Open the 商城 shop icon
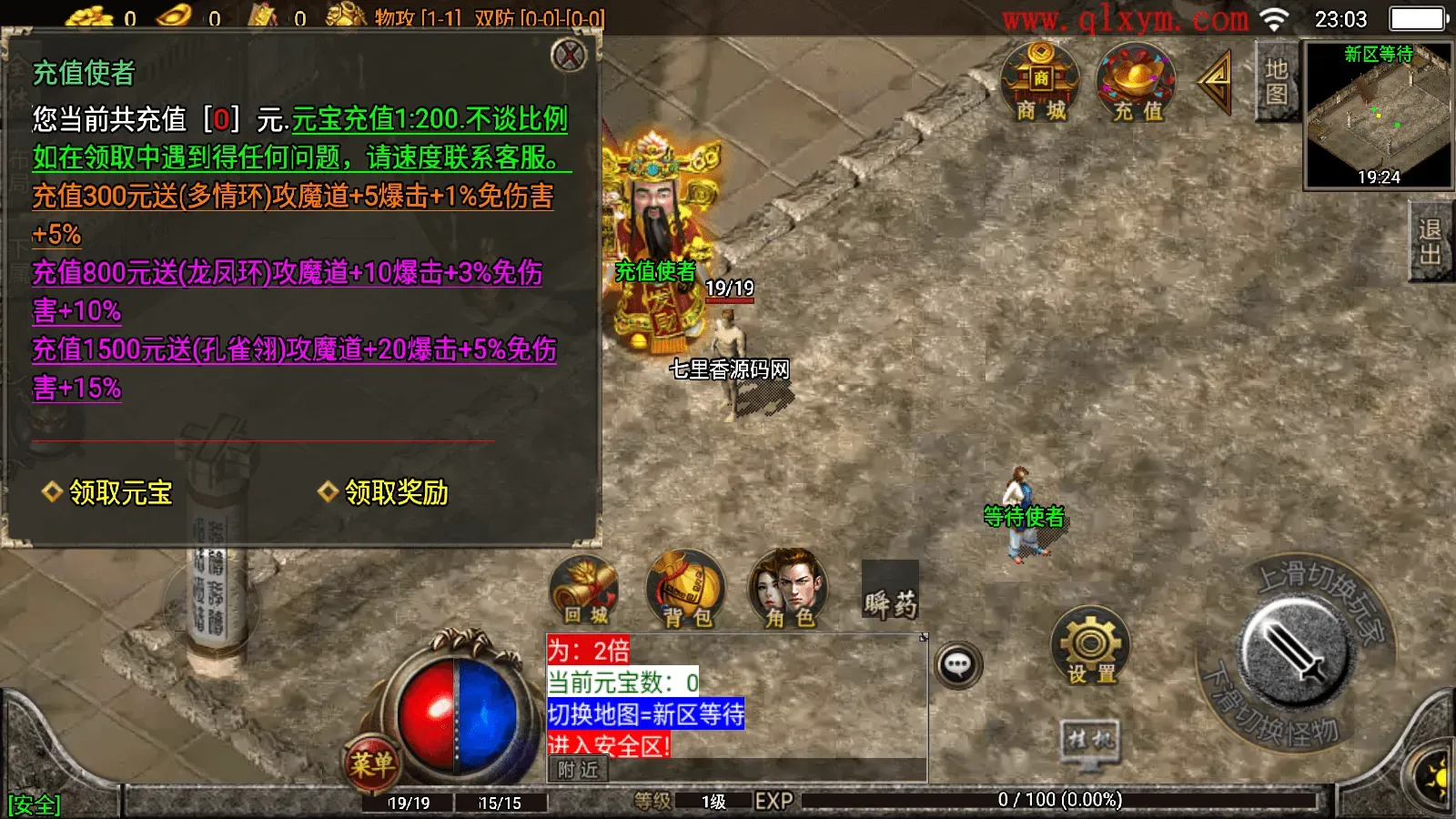Image resolution: width=1456 pixels, height=819 pixels. [1036, 85]
